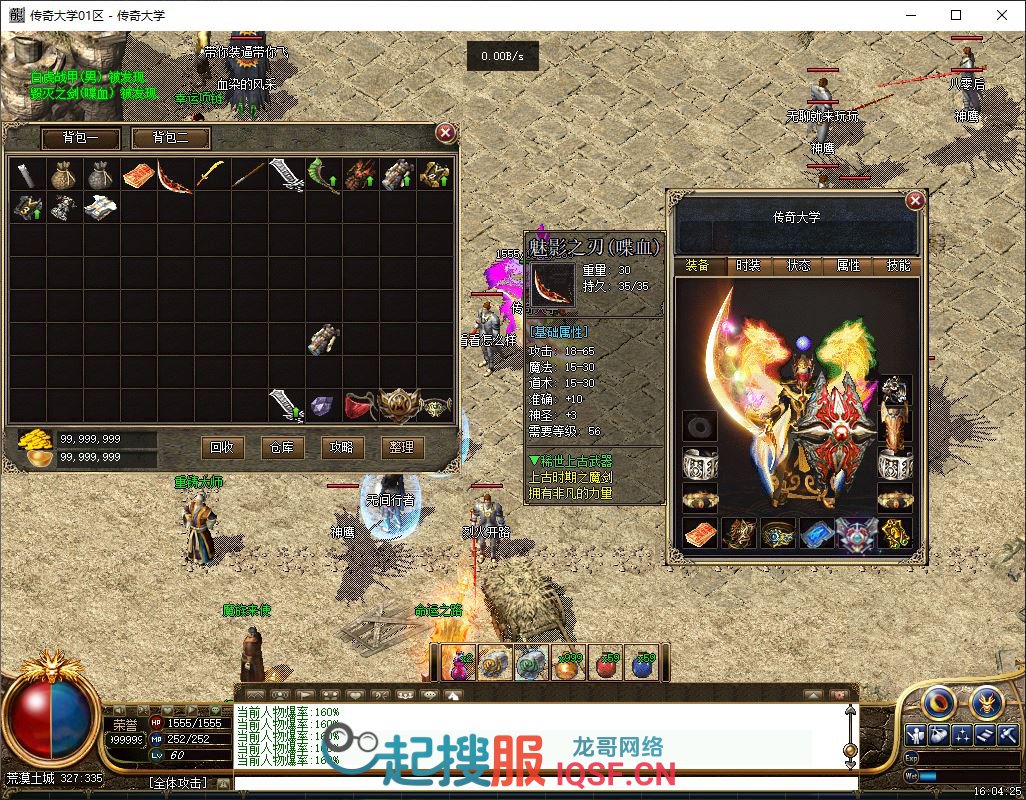This screenshot has width=1026, height=800.
Task: Maximize the game window
Action: (956, 15)
